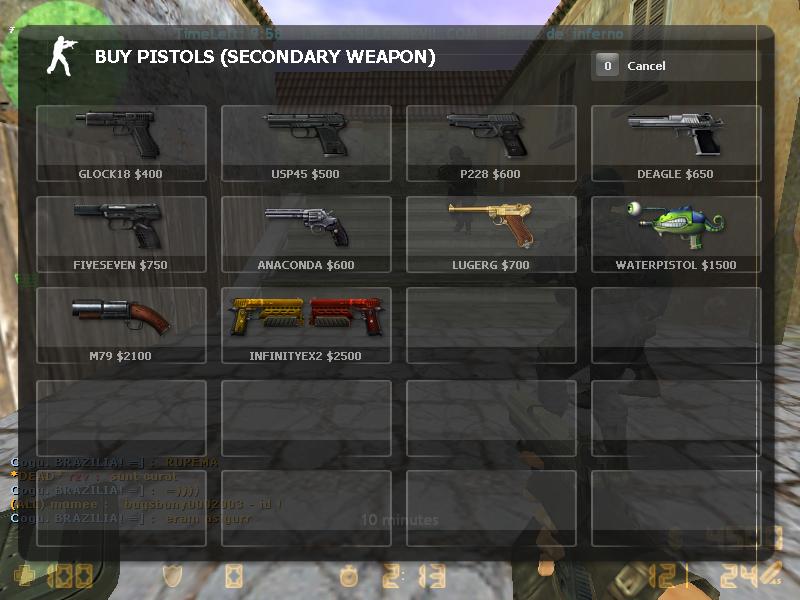Purchase the ANACONDA revolver

pos(306,234)
